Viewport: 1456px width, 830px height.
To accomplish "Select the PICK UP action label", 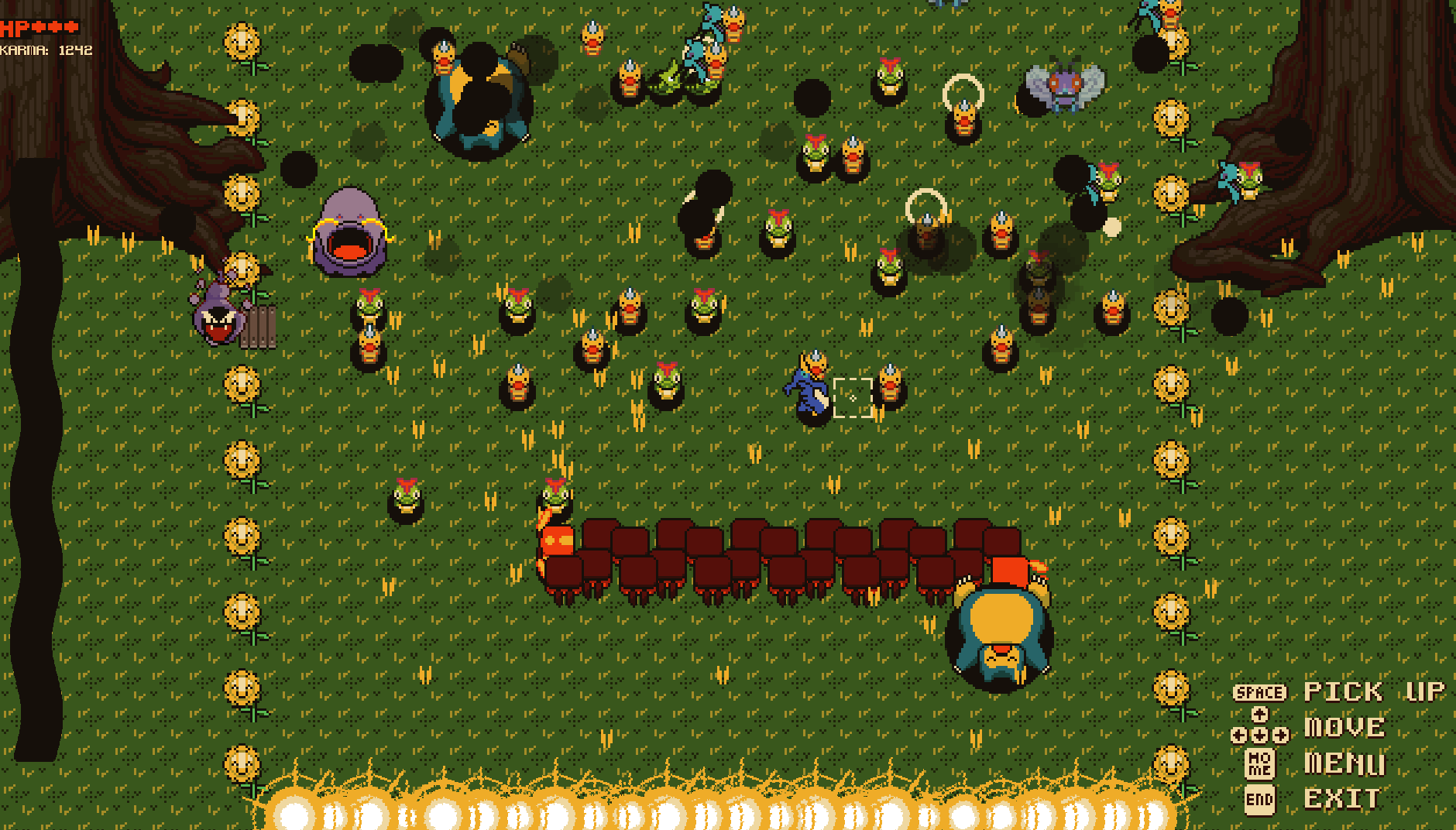I will (x=1375, y=691).
